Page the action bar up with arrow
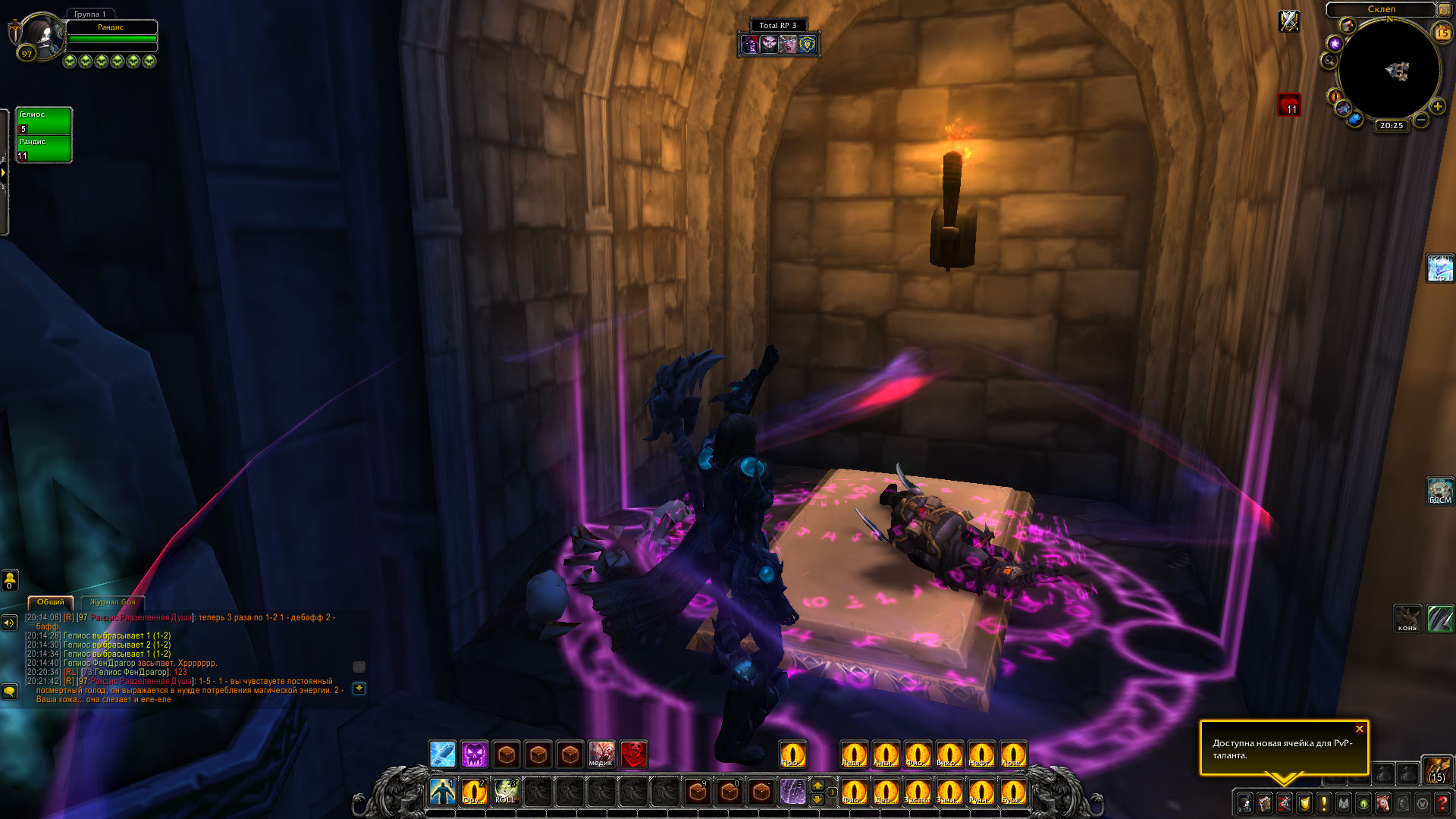Image resolution: width=1456 pixels, height=819 pixels. (817, 784)
